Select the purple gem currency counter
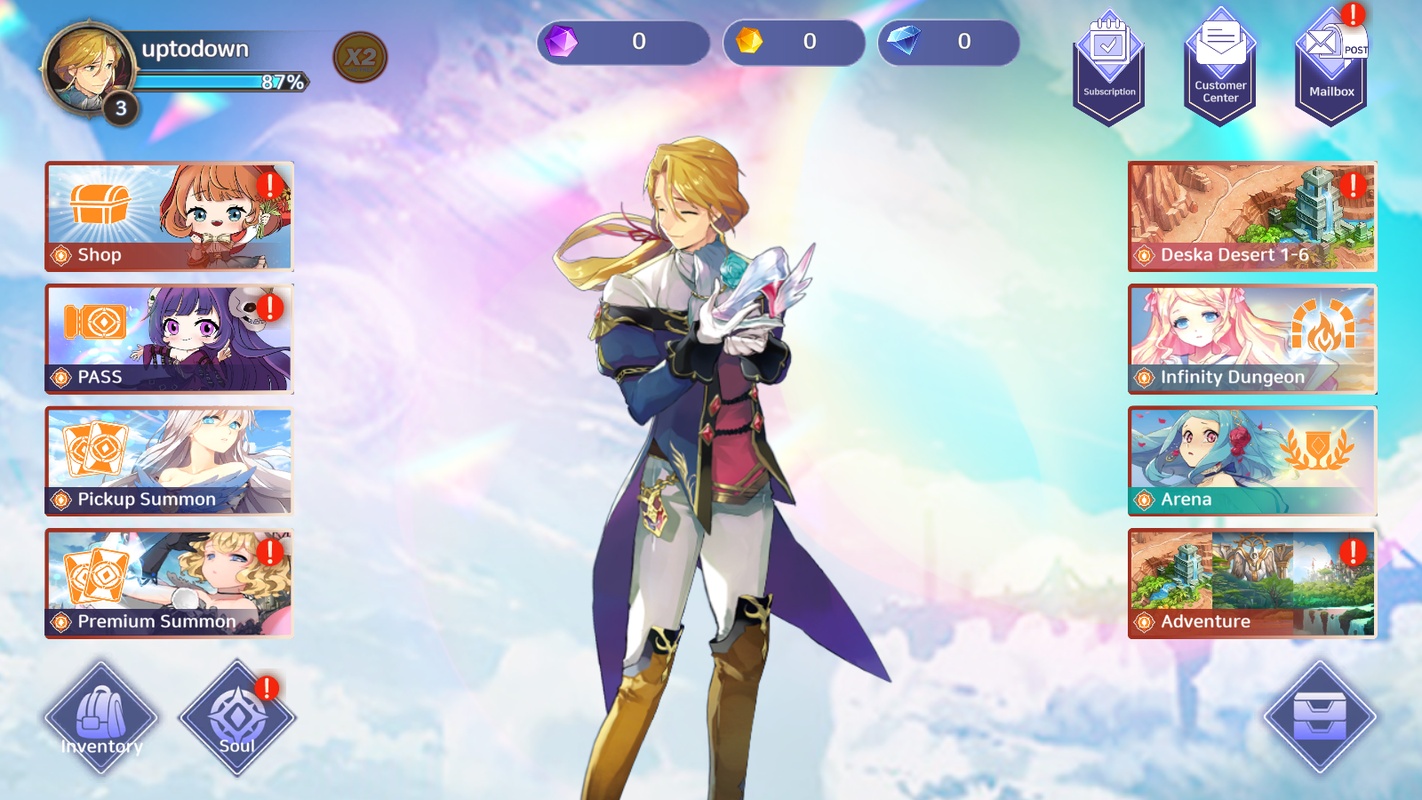This screenshot has width=1422, height=800. pos(622,42)
